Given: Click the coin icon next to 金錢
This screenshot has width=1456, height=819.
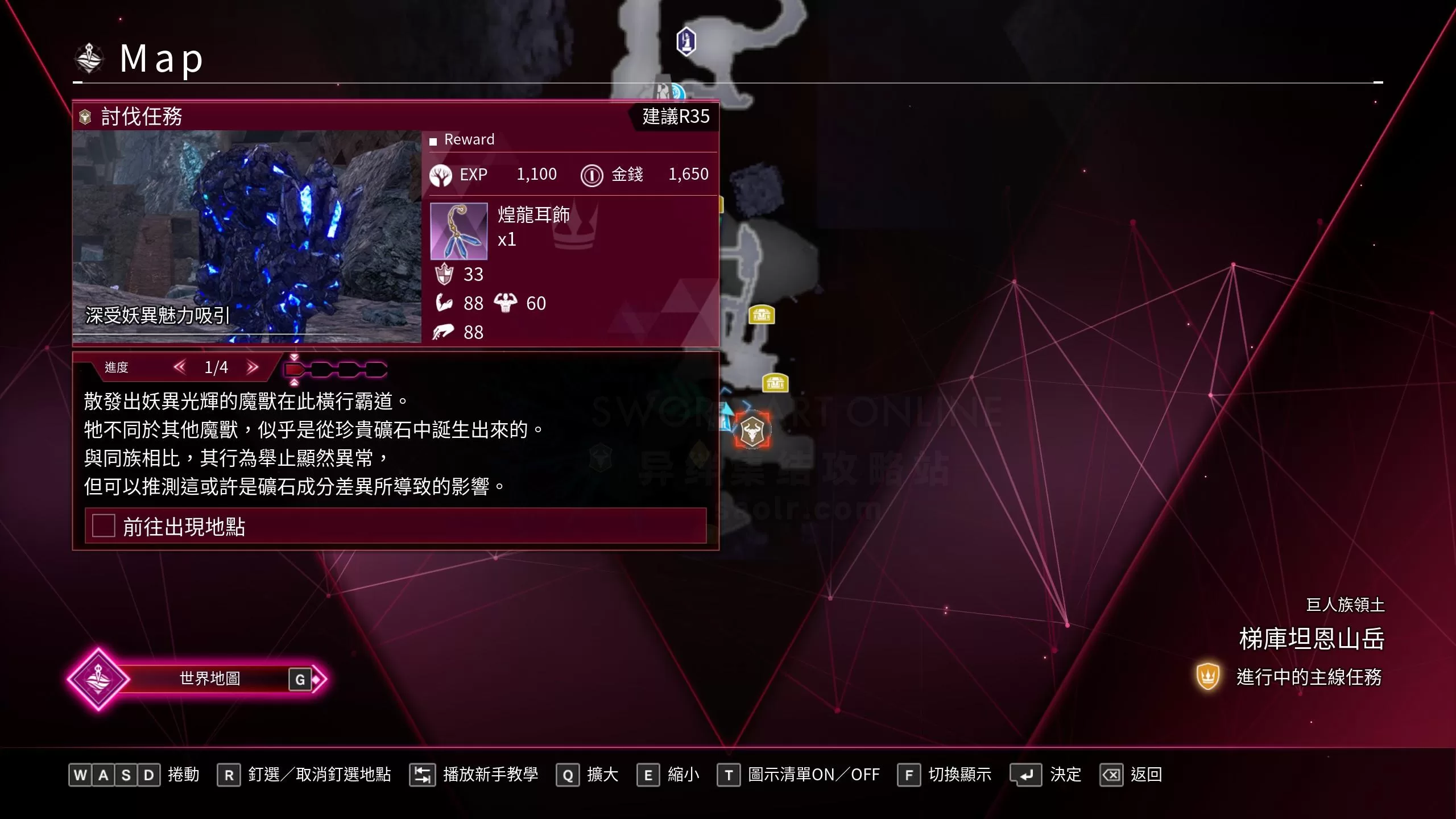Looking at the screenshot, I should pos(592,175).
